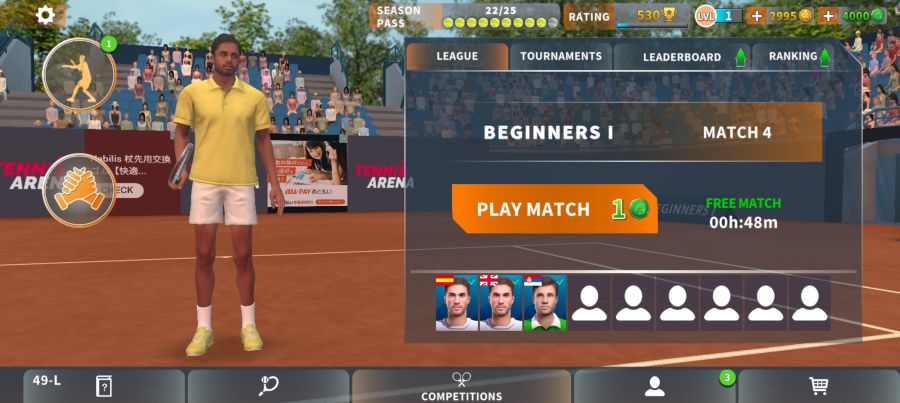
Task: Add more gold coins with plus button
Action: pyautogui.click(x=756, y=16)
